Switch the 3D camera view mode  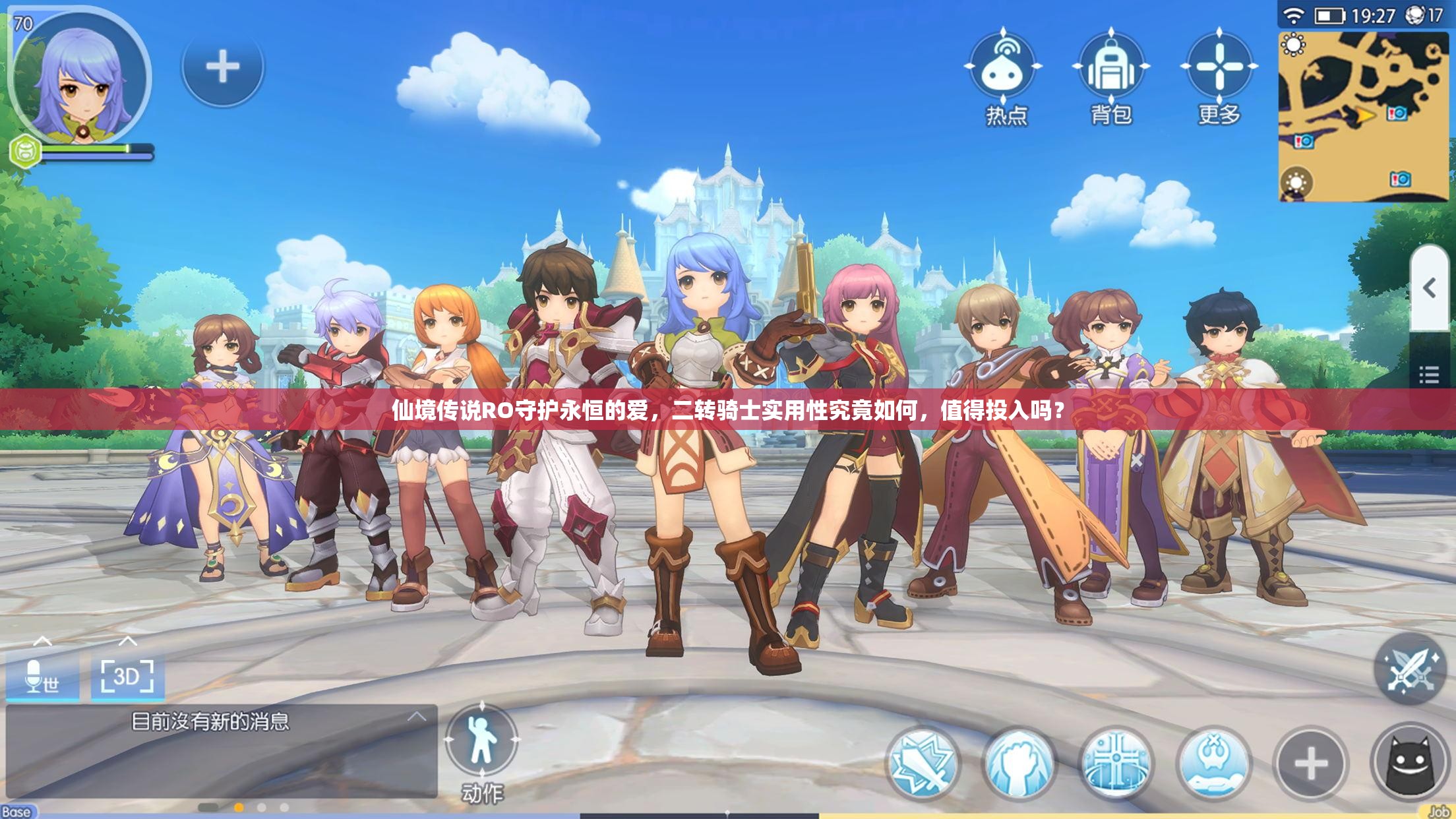tap(127, 677)
